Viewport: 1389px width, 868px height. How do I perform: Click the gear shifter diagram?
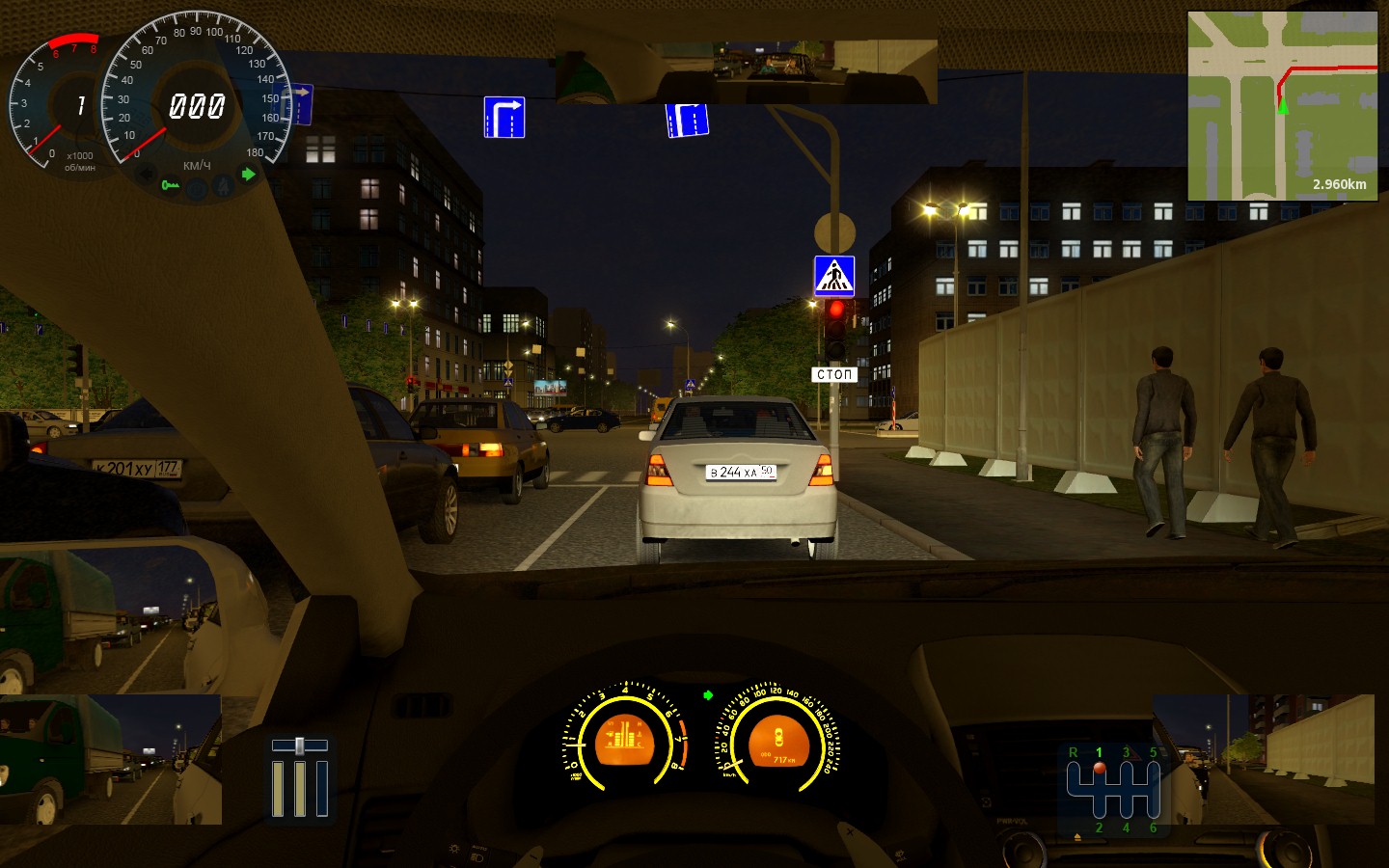click(1113, 790)
